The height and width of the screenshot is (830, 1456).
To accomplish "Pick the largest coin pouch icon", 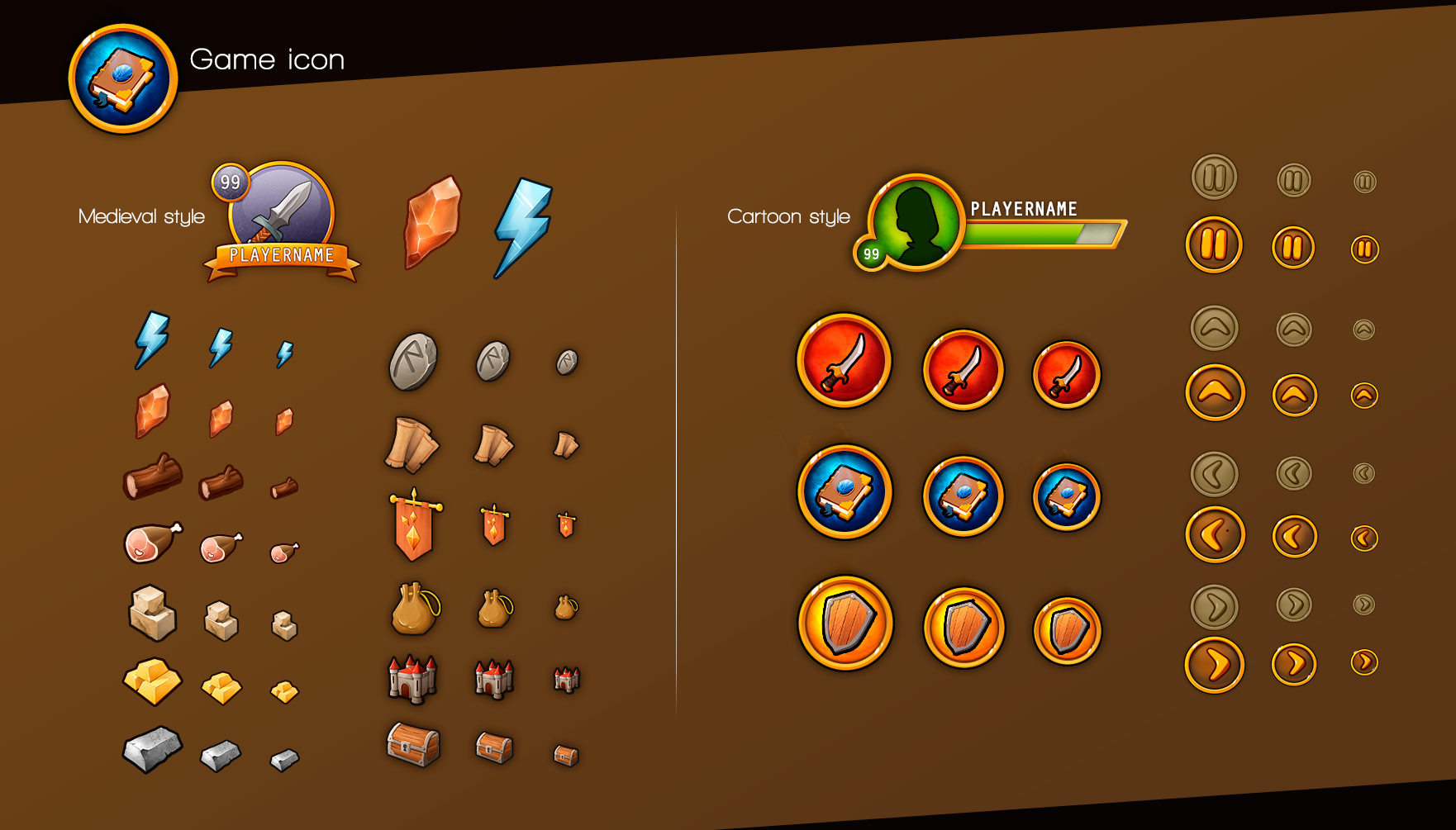I will [414, 609].
